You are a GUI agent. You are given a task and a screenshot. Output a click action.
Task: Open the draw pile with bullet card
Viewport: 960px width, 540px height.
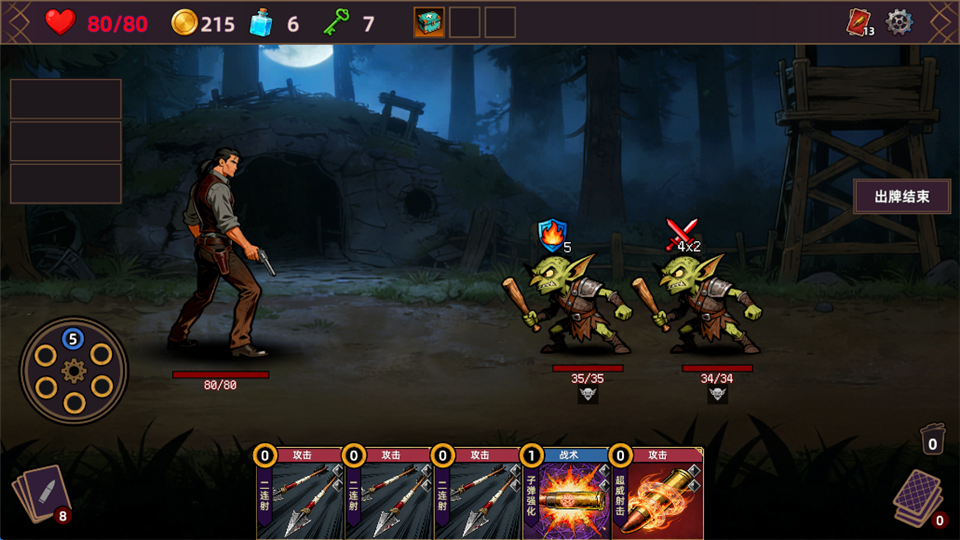(40, 493)
